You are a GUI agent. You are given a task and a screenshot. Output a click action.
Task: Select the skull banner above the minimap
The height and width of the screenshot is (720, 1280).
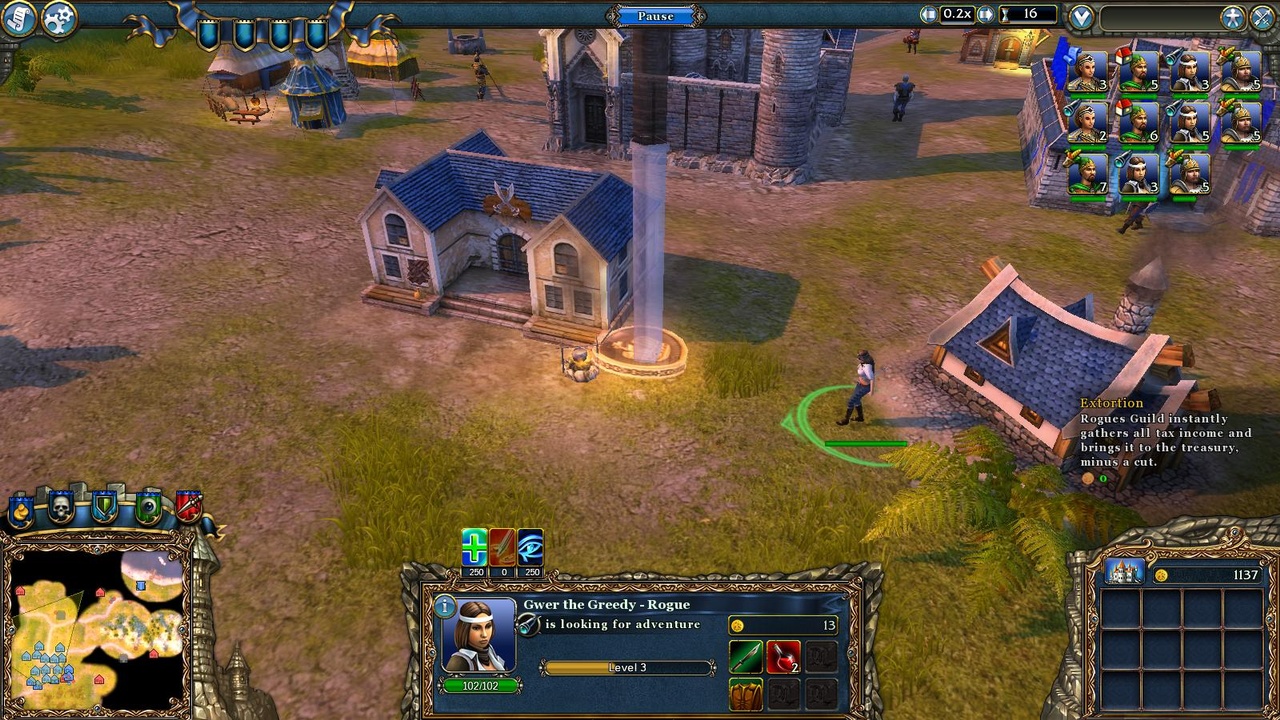point(60,506)
